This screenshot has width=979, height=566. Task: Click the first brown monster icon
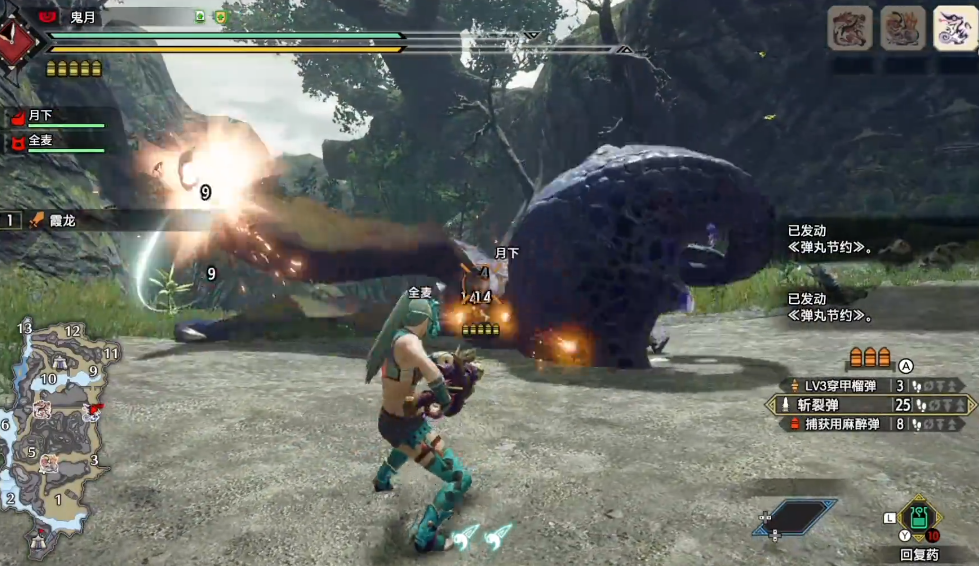pos(849,28)
